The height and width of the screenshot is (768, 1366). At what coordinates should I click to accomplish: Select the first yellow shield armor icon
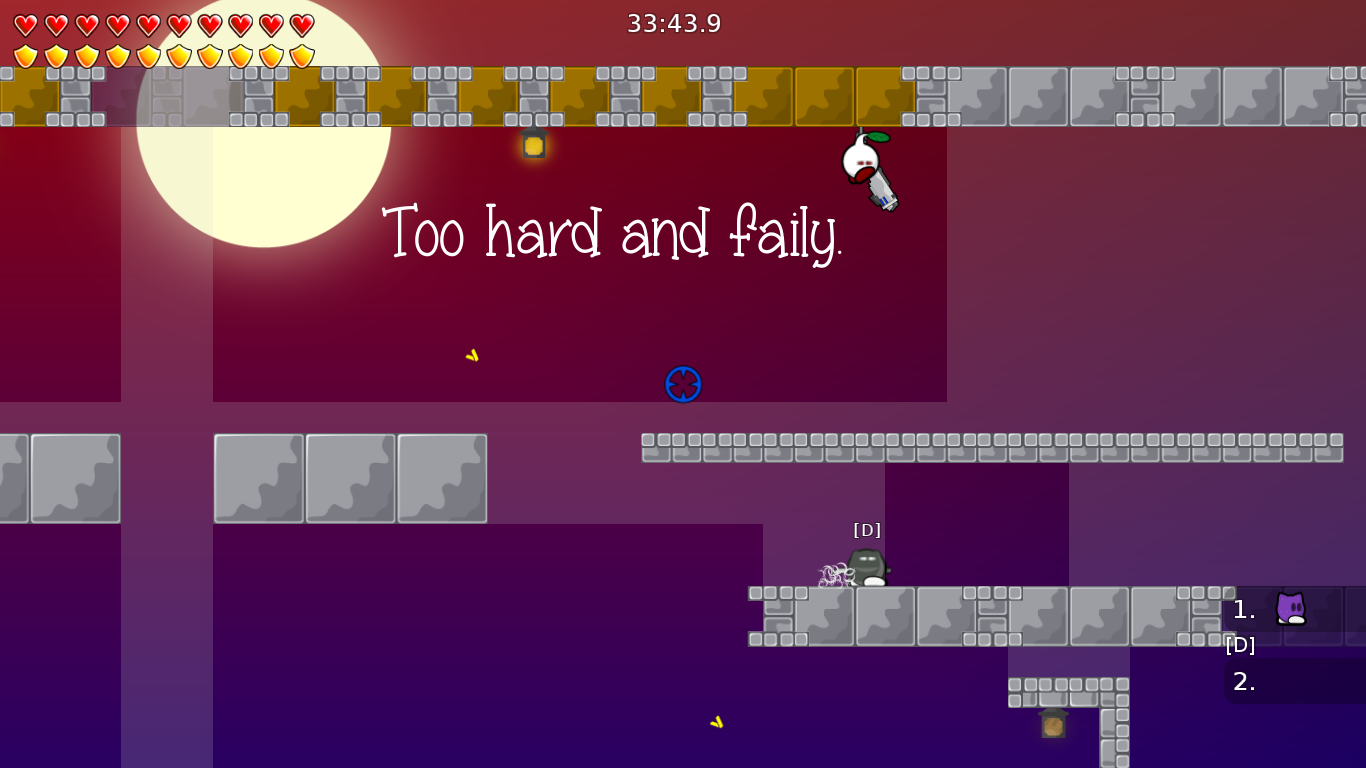click(x=24, y=55)
